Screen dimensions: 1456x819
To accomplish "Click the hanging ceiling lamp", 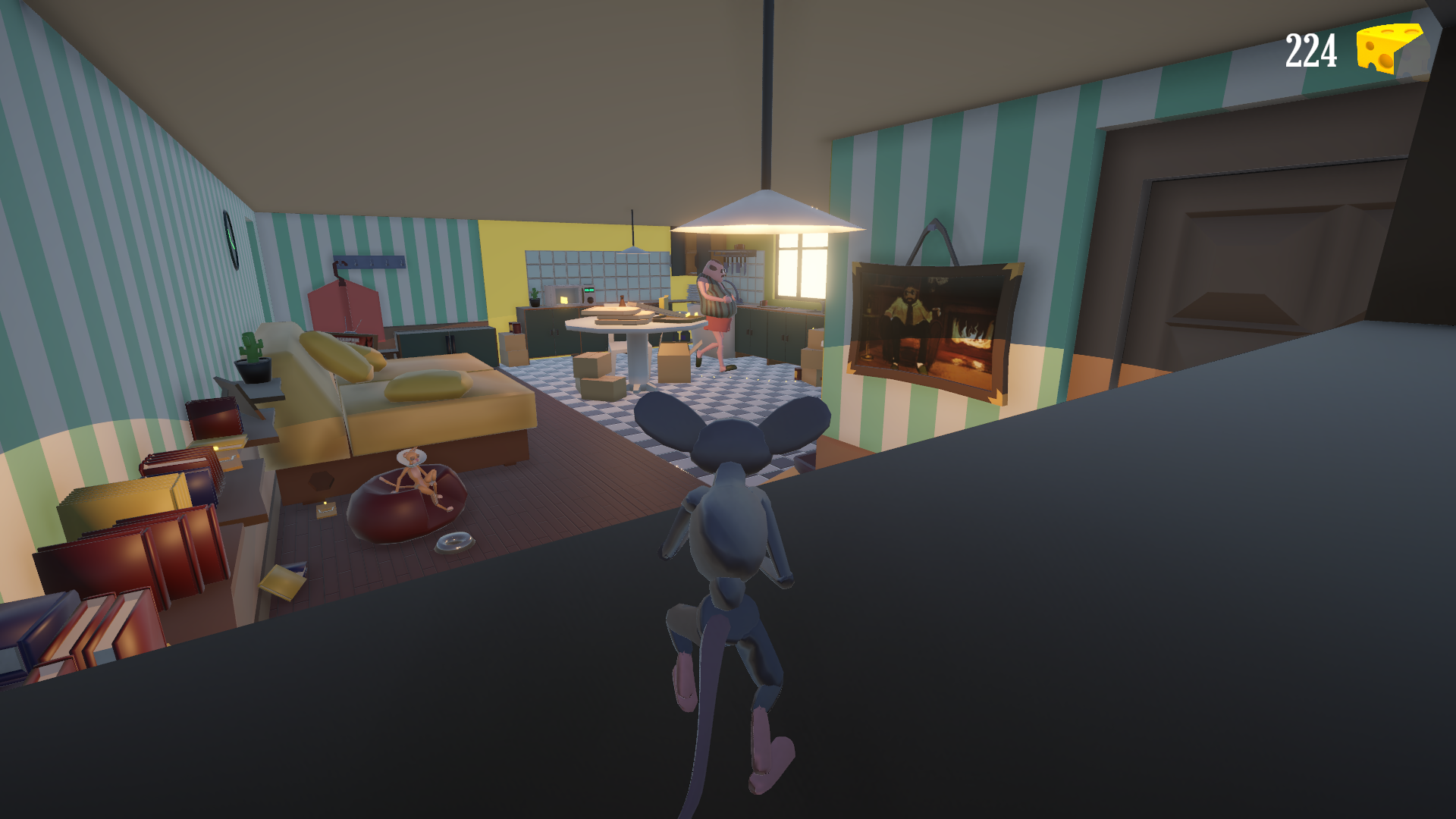I will [766, 216].
